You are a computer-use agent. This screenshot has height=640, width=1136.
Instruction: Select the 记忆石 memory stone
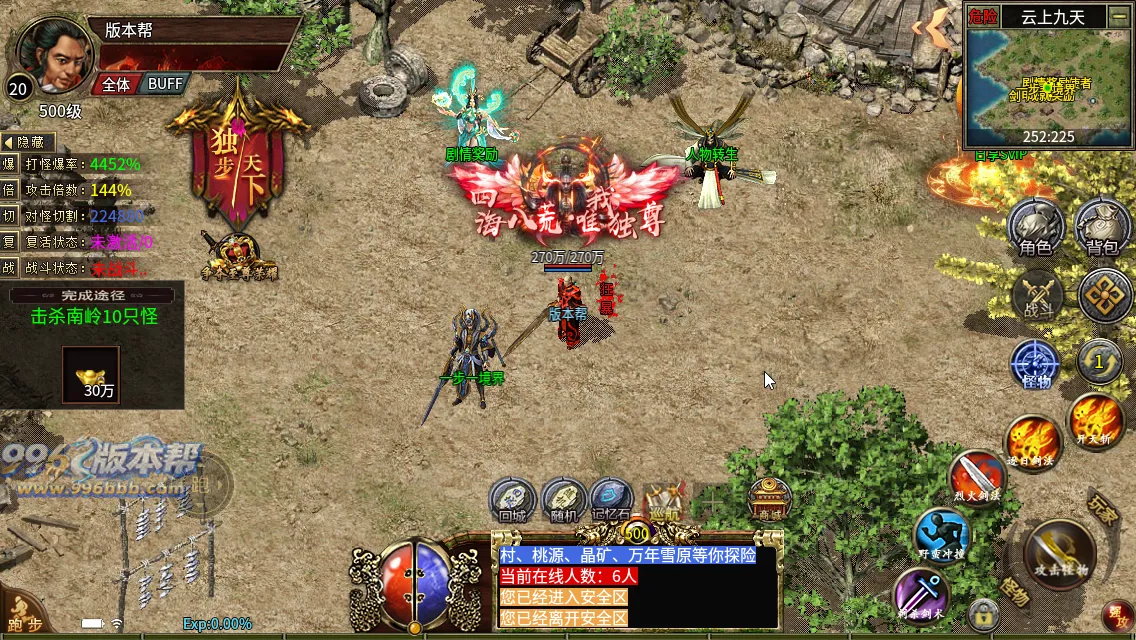click(x=611, y=498)
